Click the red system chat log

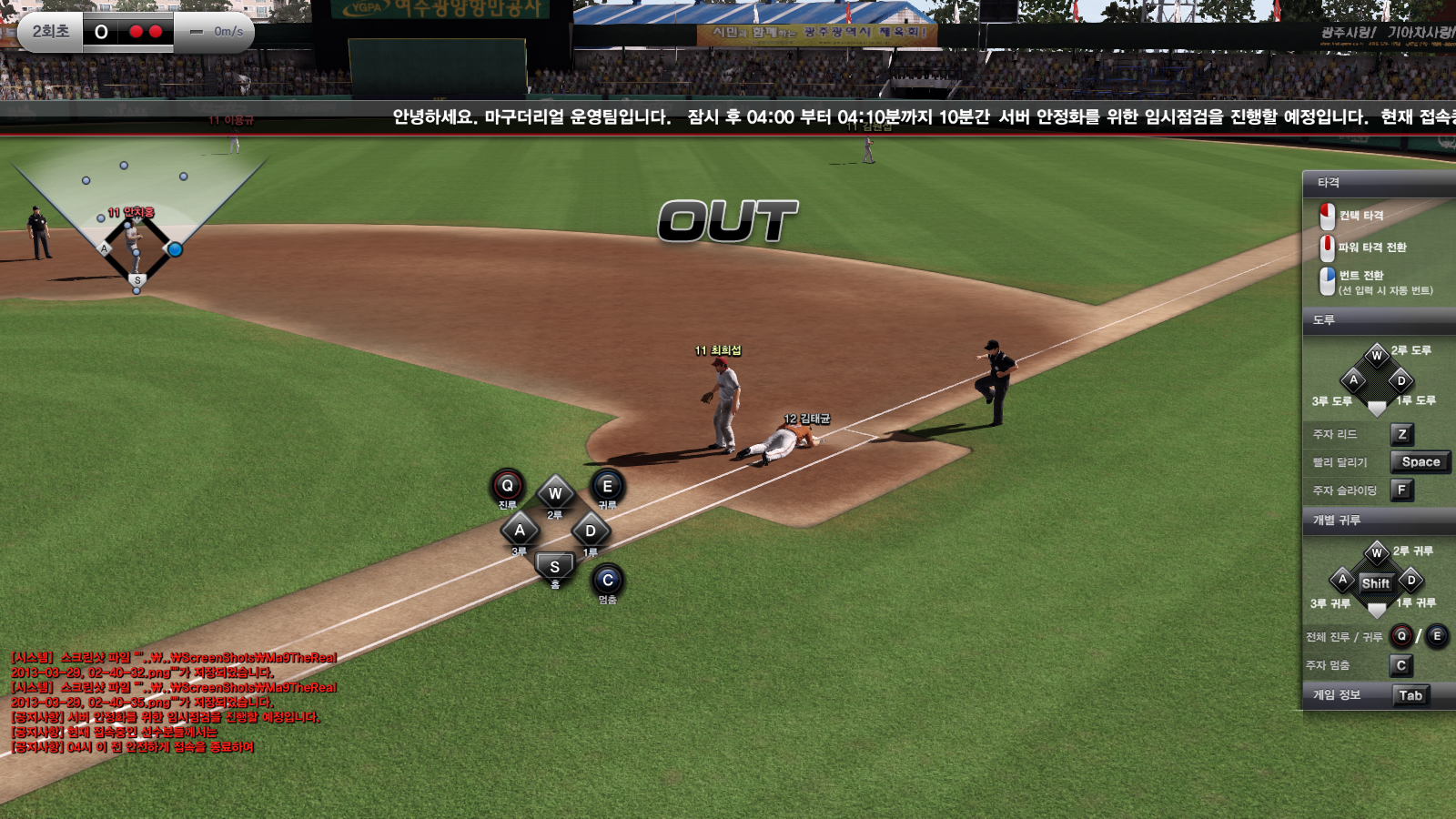[x=173, y=702]
